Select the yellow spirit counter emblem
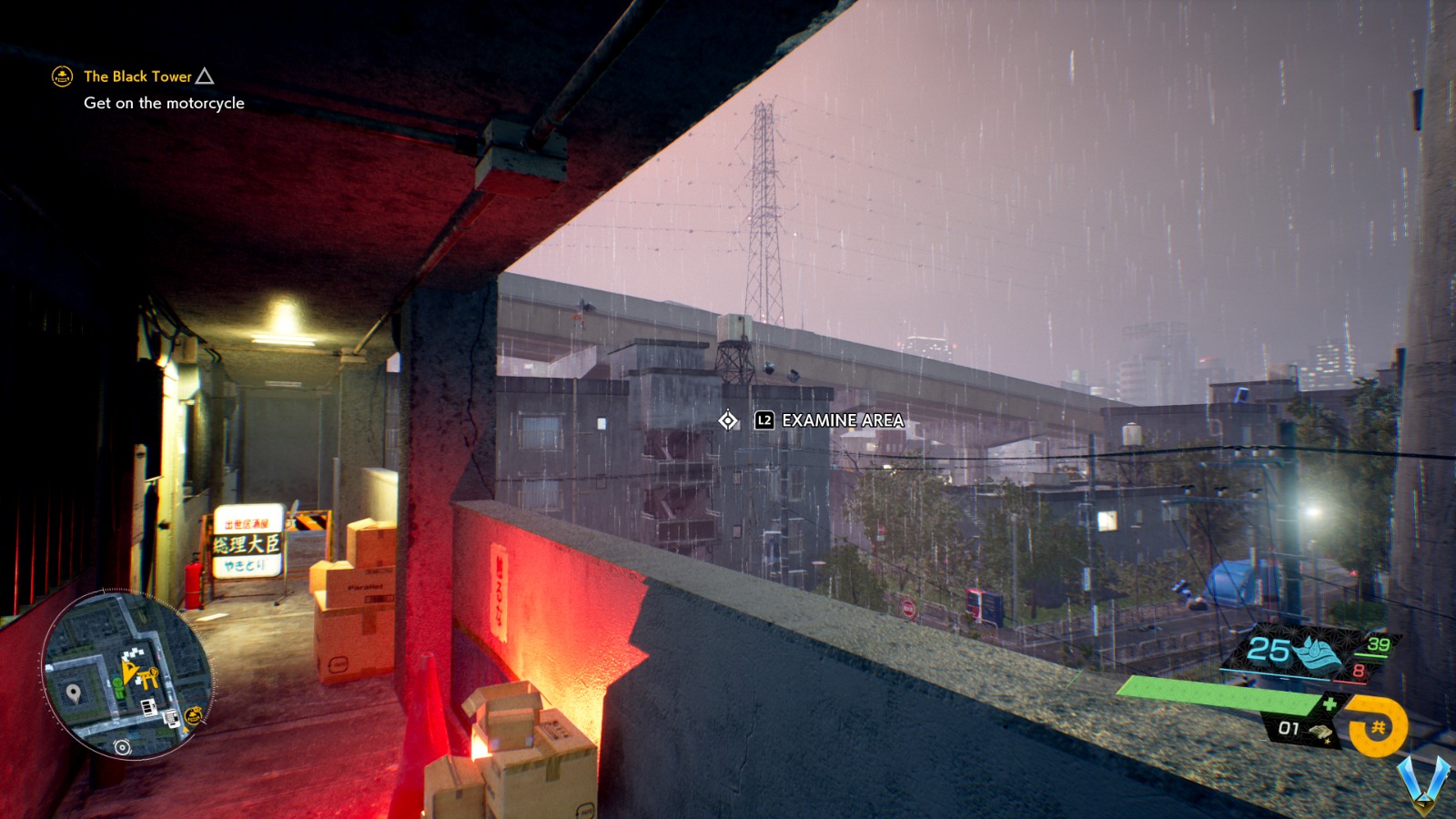This screenshot has height=819, width=1456. [x=1380, y=725]
